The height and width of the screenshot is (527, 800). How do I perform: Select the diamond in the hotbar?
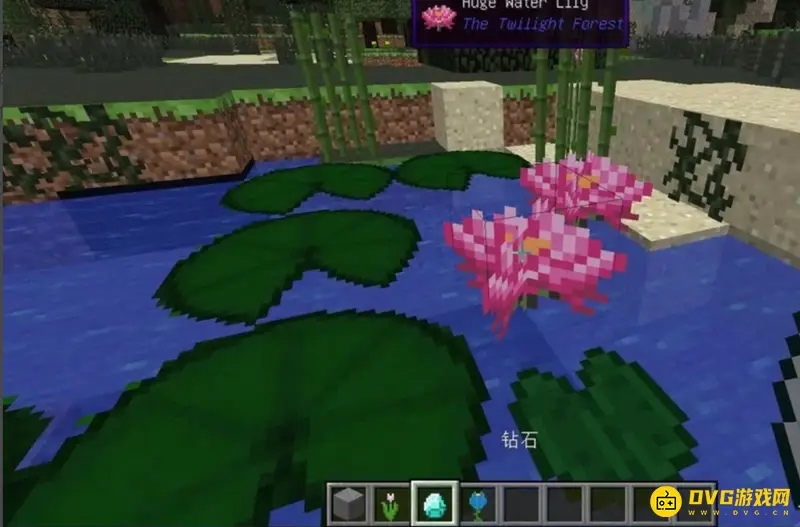(x=435, y=504)
